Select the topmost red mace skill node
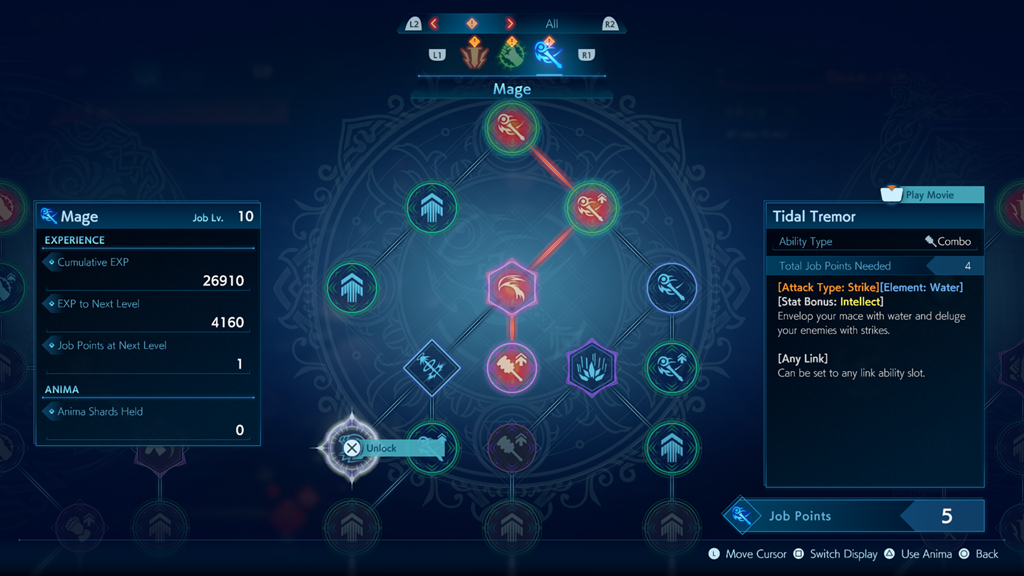Image resolution: width=1024 pixels, height=576 pixels. [512, 128]
